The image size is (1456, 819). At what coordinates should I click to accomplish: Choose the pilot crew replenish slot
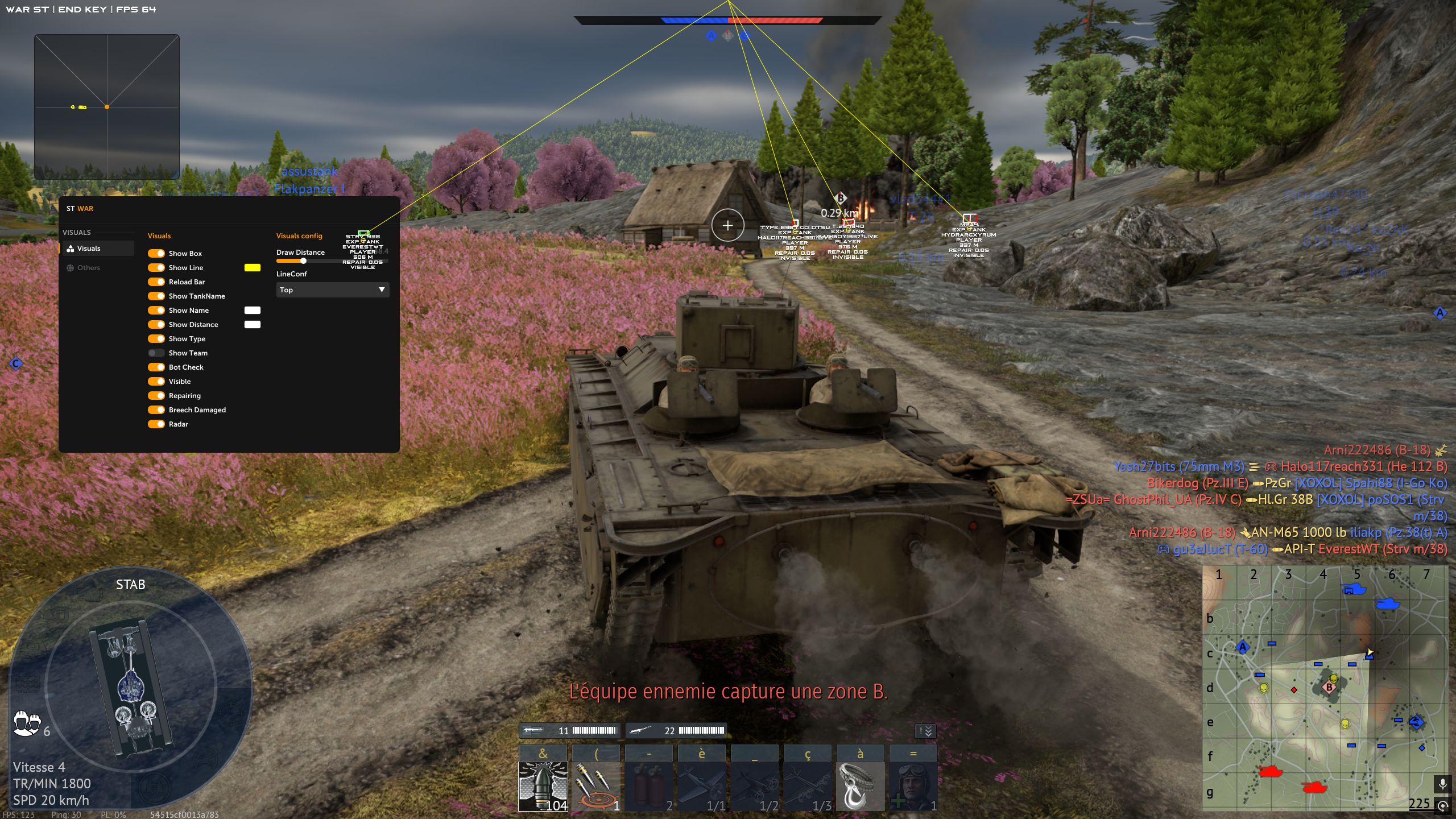pos(913,785)
